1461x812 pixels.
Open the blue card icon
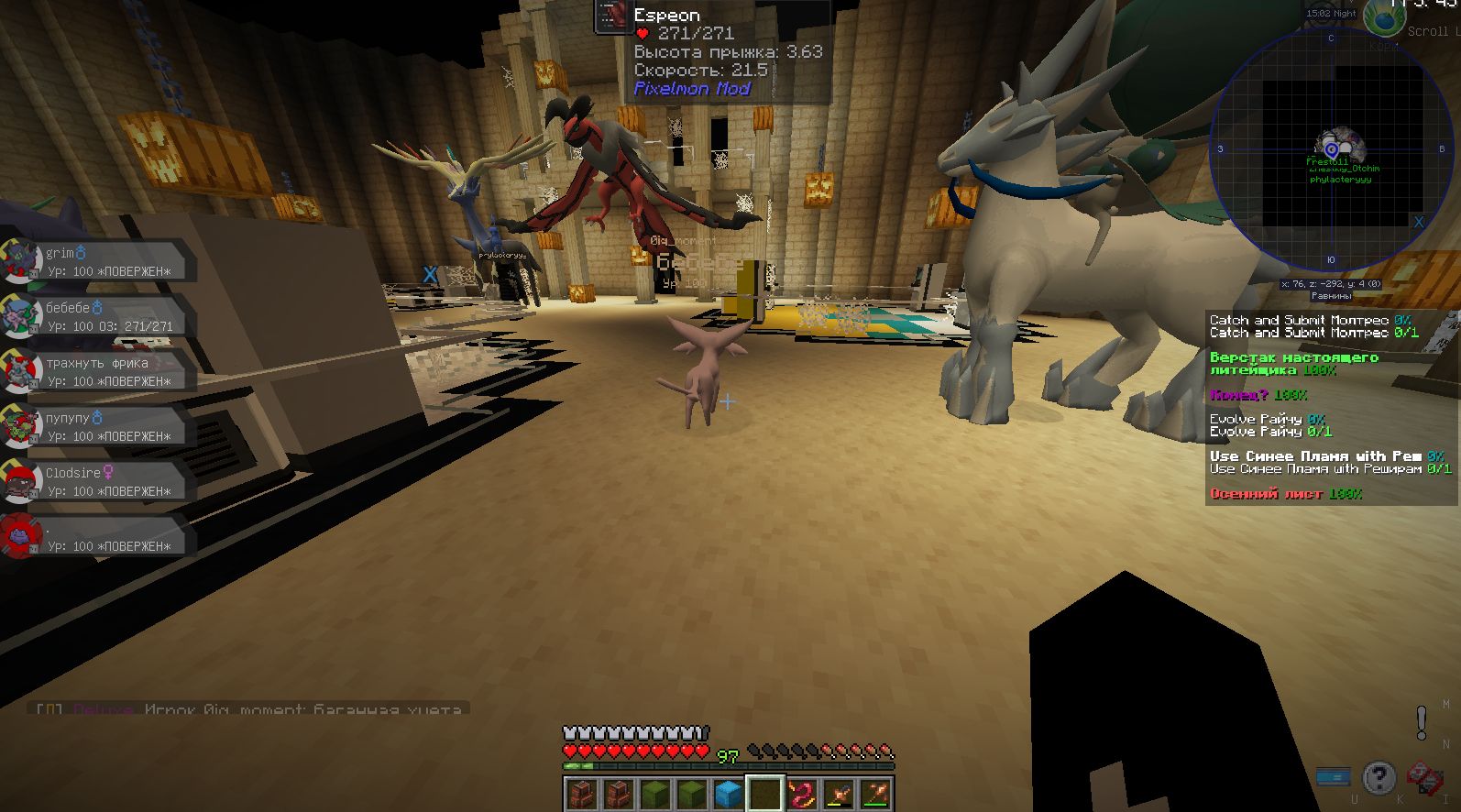(x=1332, y=777)
